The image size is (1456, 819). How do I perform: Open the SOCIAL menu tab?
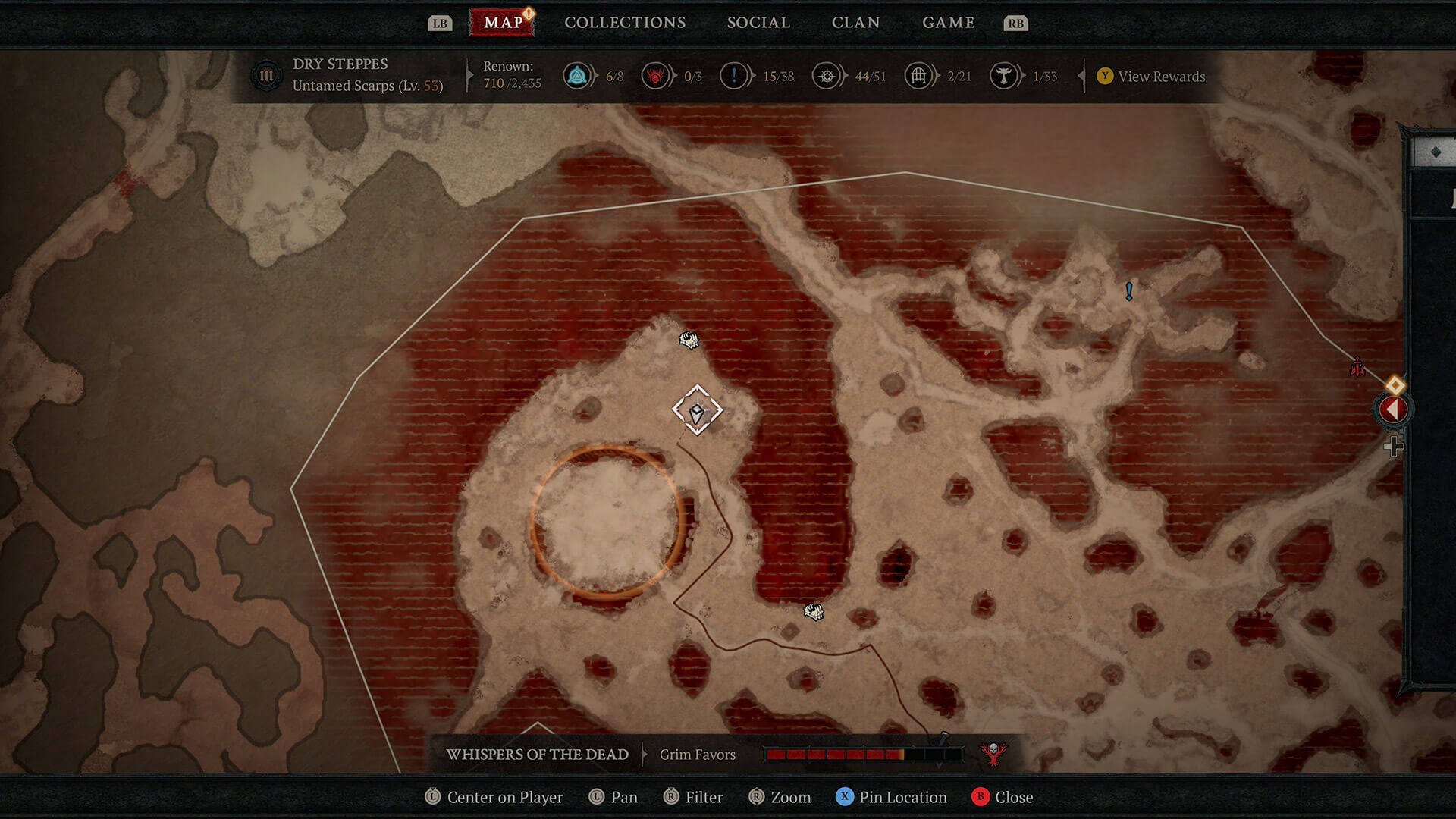coord(758,22)
